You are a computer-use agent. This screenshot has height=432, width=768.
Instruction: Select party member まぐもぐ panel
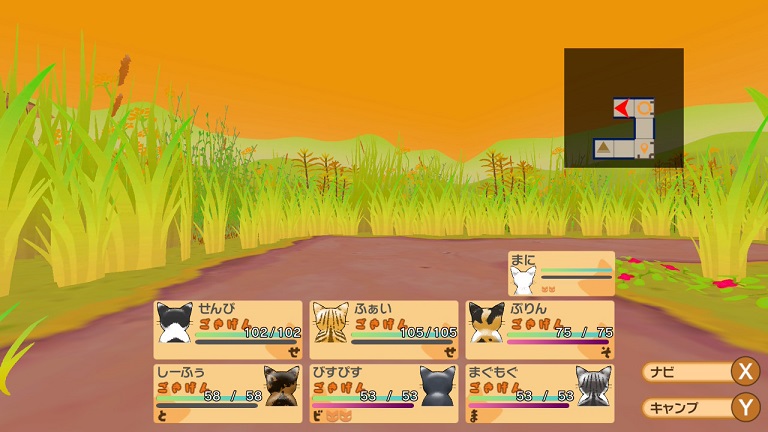[540, 391]
